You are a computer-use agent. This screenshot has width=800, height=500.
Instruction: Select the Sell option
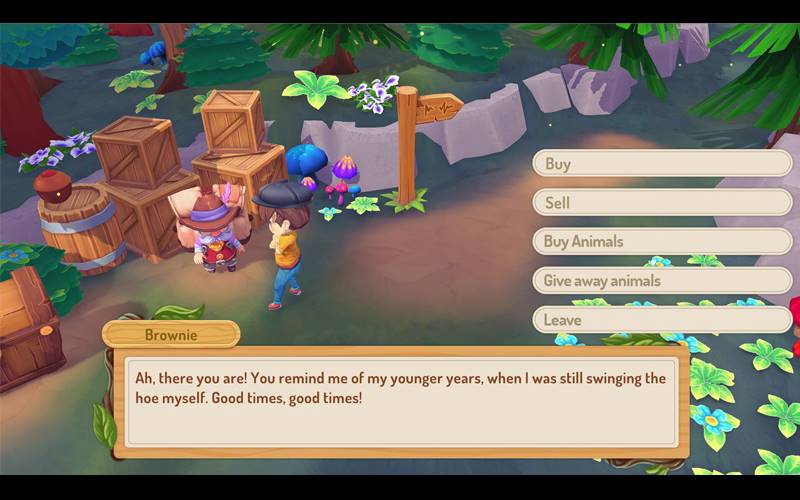(662, 203)
